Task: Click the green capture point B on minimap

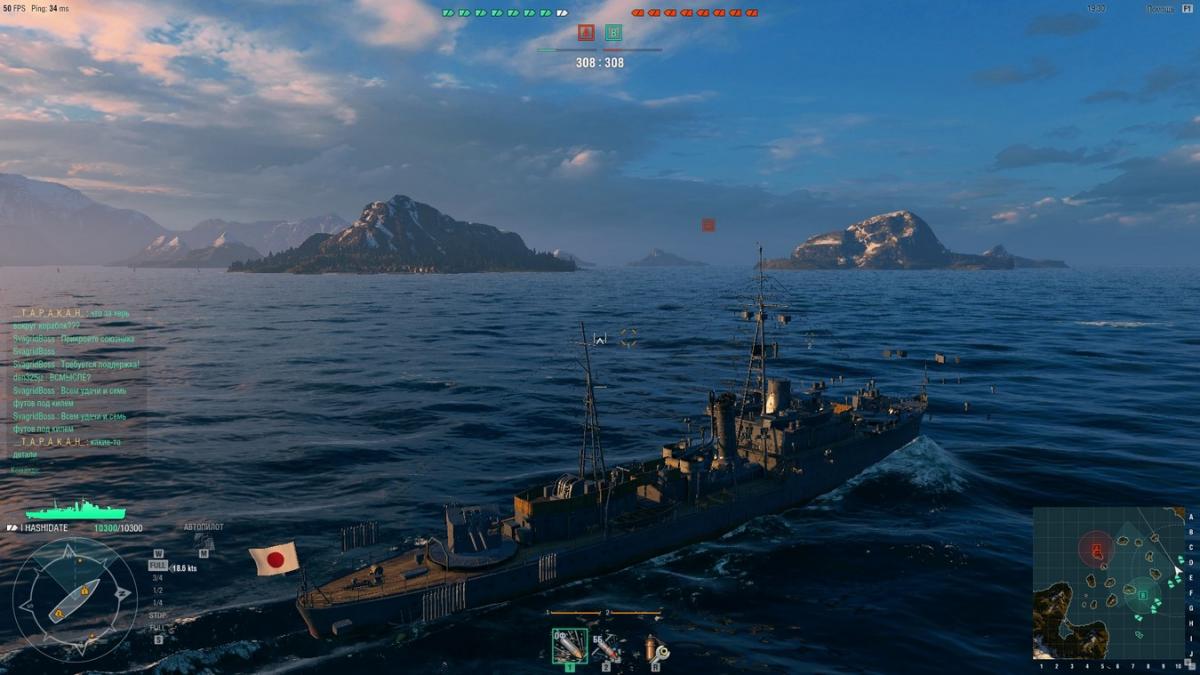Action: pyautogui.click(x=1143, y=596)
